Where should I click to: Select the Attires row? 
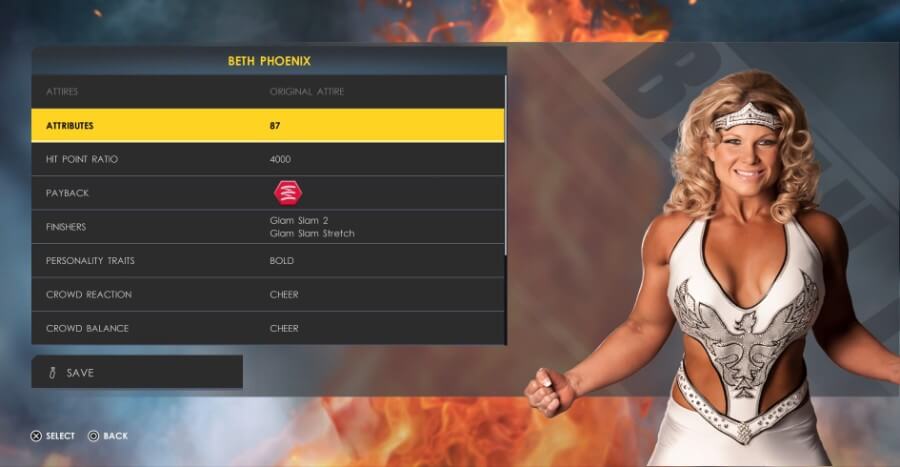pos(268,92)
